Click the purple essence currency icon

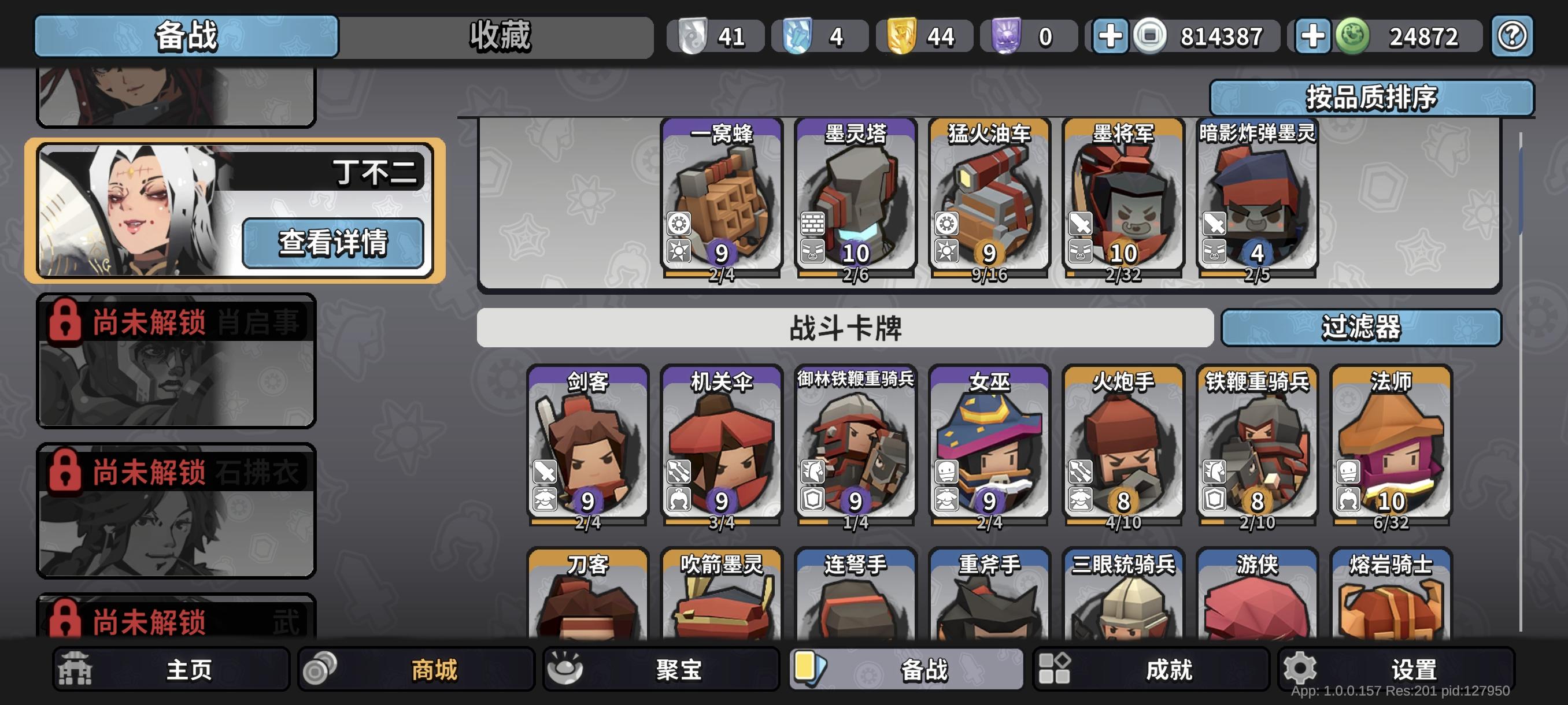[x=1005, y=36]
